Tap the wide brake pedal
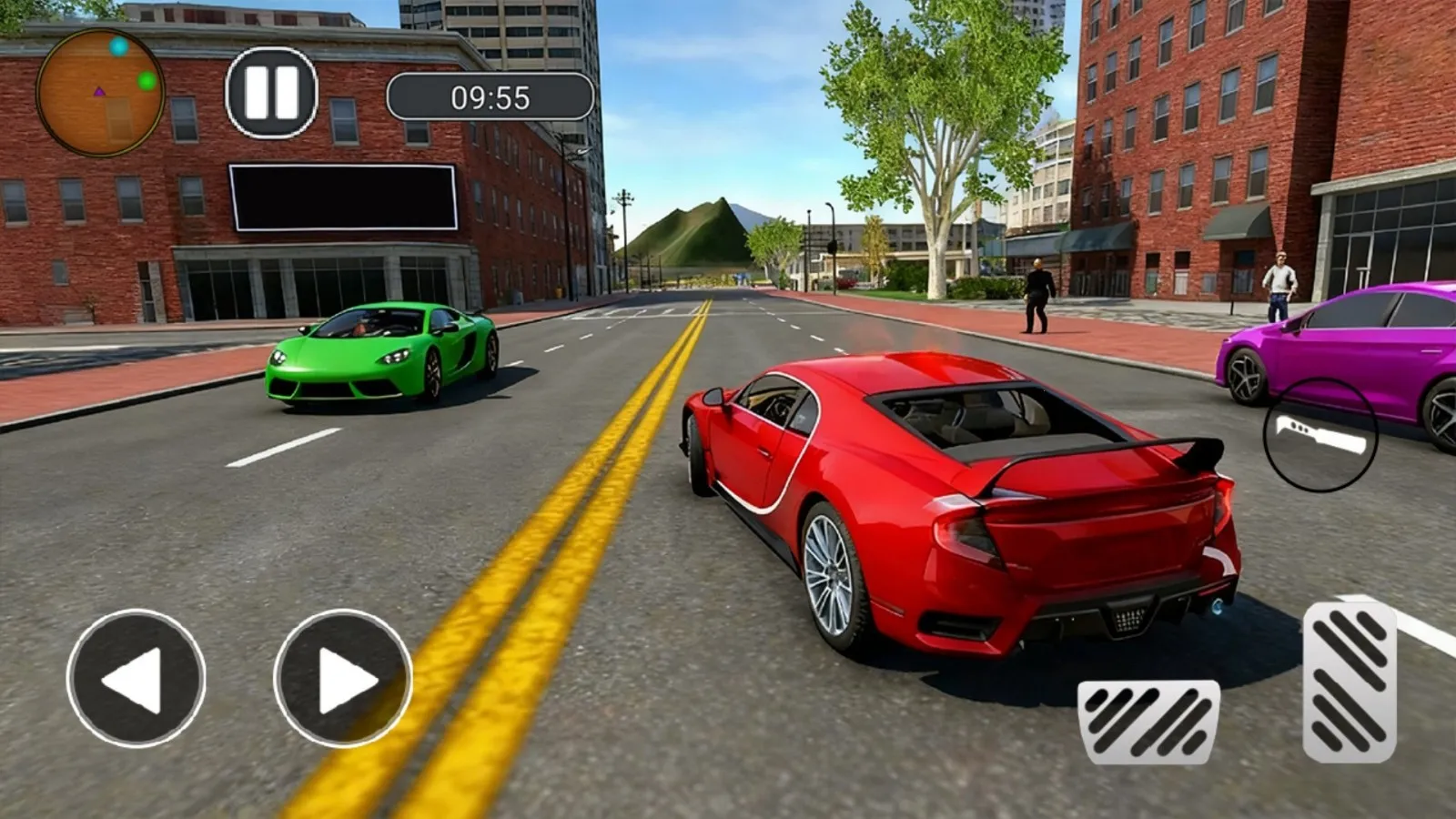 click(1148, 721)
